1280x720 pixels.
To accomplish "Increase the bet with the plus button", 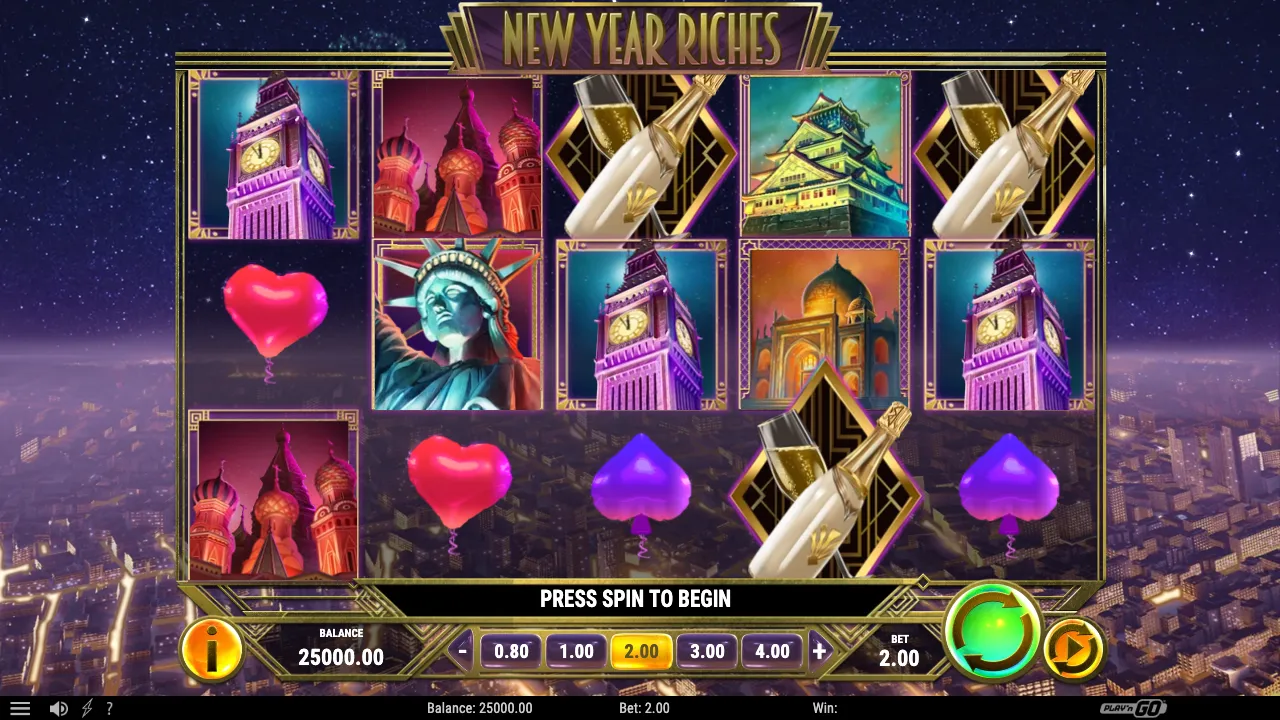I will (x=820, y=651).
